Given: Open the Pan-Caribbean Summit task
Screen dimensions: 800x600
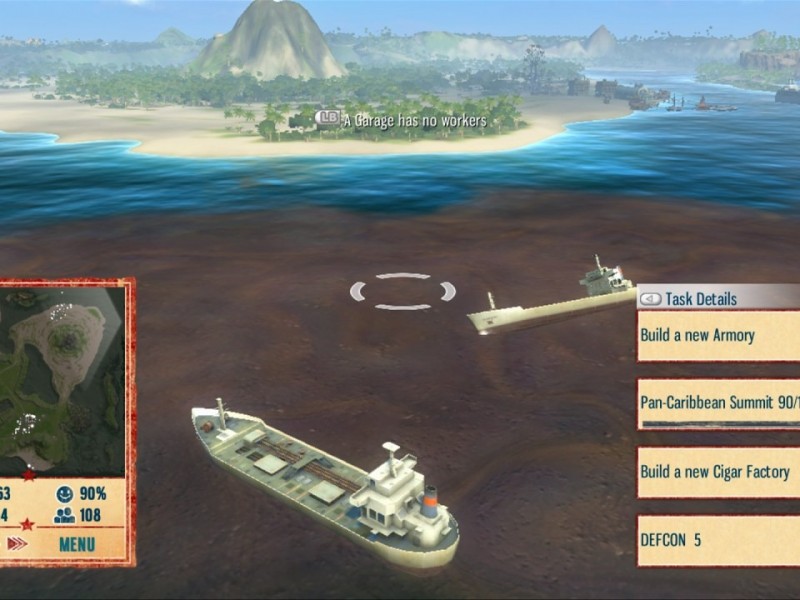Looking at the screenshot, I should pyautogui.click(x=718, y=404).
